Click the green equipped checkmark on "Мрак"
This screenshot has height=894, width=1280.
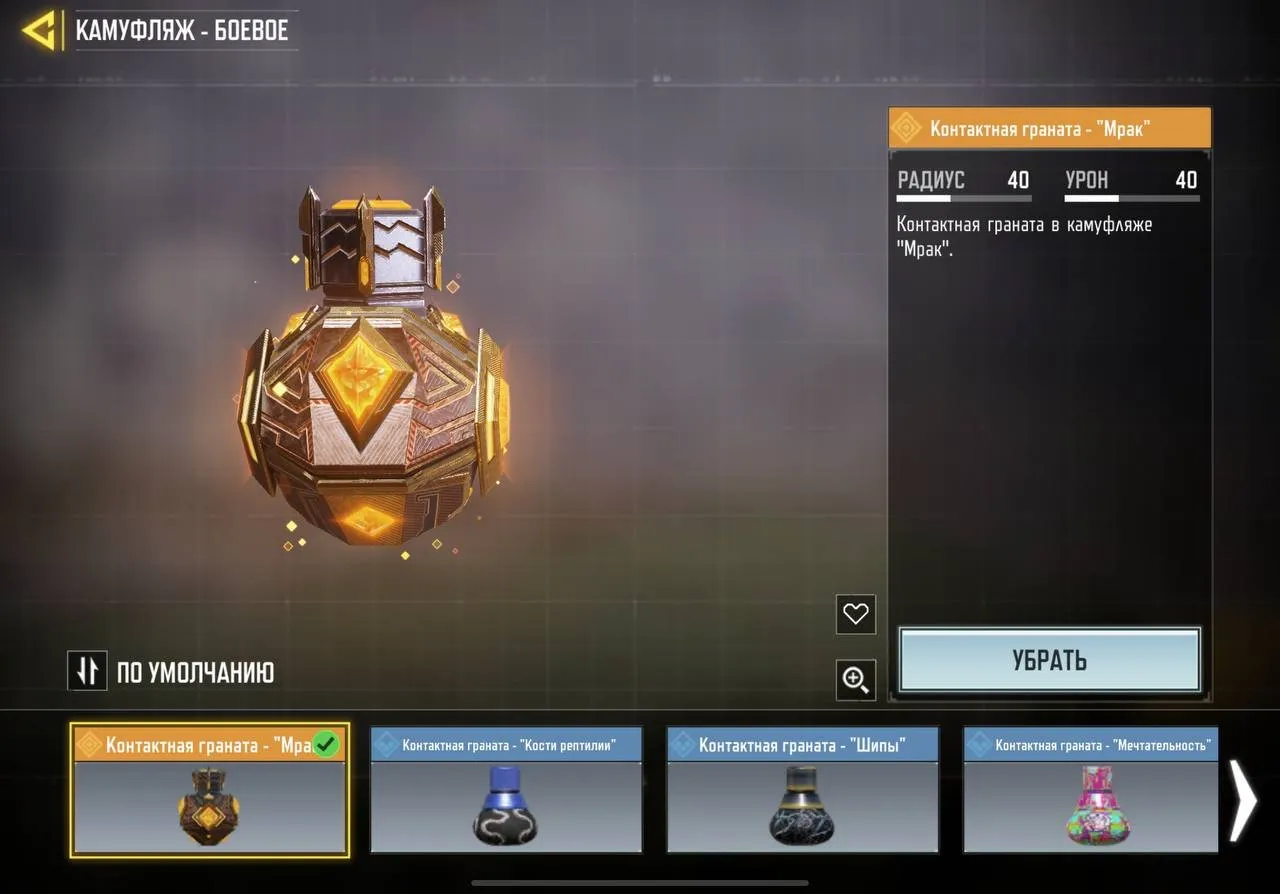[324, 743]
